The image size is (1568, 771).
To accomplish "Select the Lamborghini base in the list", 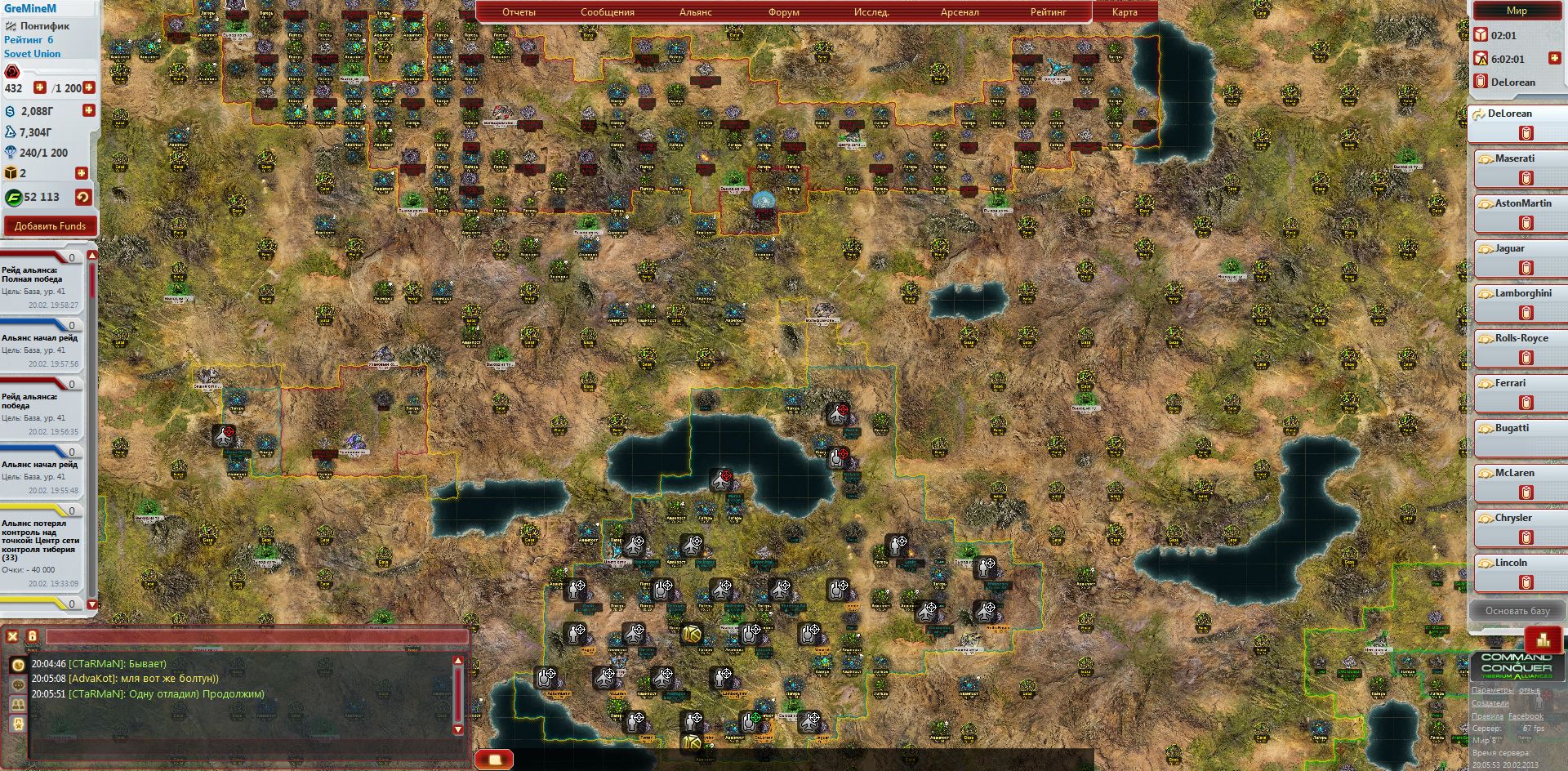I will click(x=1522, y=294).
